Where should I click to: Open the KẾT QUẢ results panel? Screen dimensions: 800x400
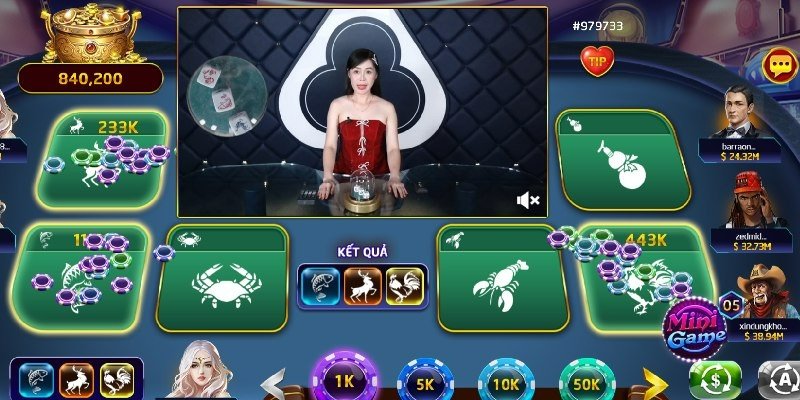point(362,285)
